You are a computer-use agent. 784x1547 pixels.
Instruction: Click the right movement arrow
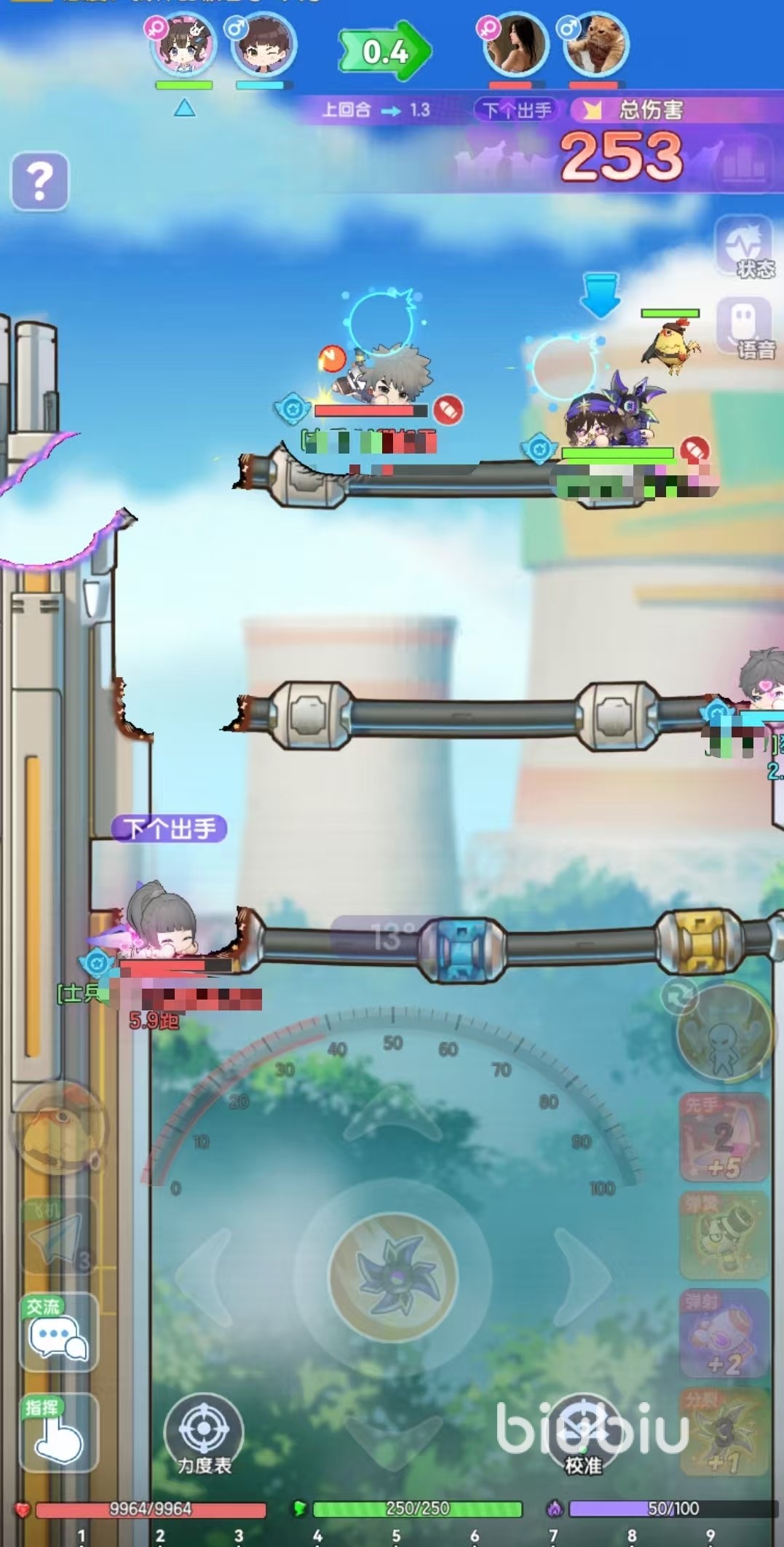click(x=582, y=1276)
